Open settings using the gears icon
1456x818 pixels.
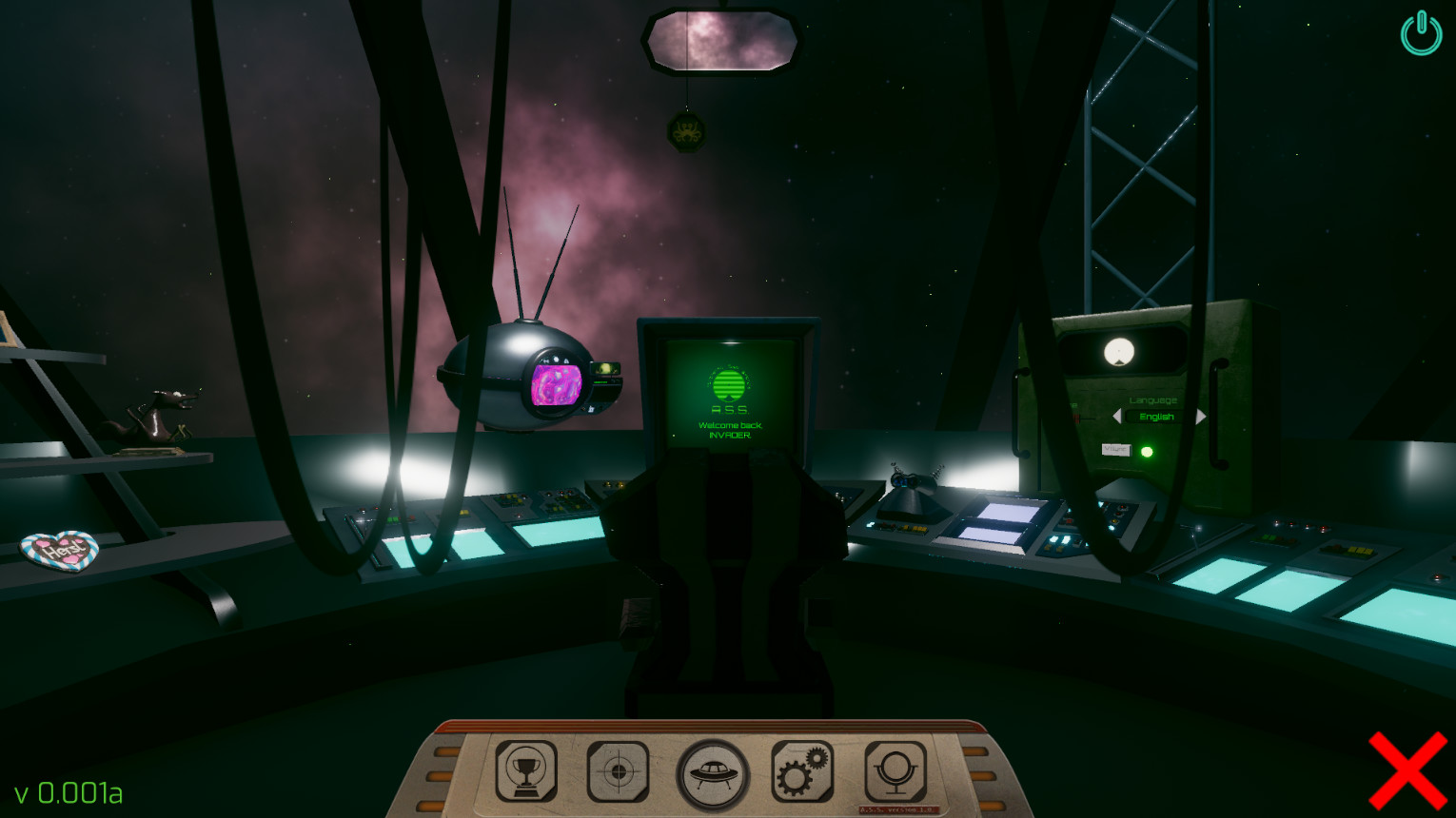pyautogui.click(x=803, y=771)
